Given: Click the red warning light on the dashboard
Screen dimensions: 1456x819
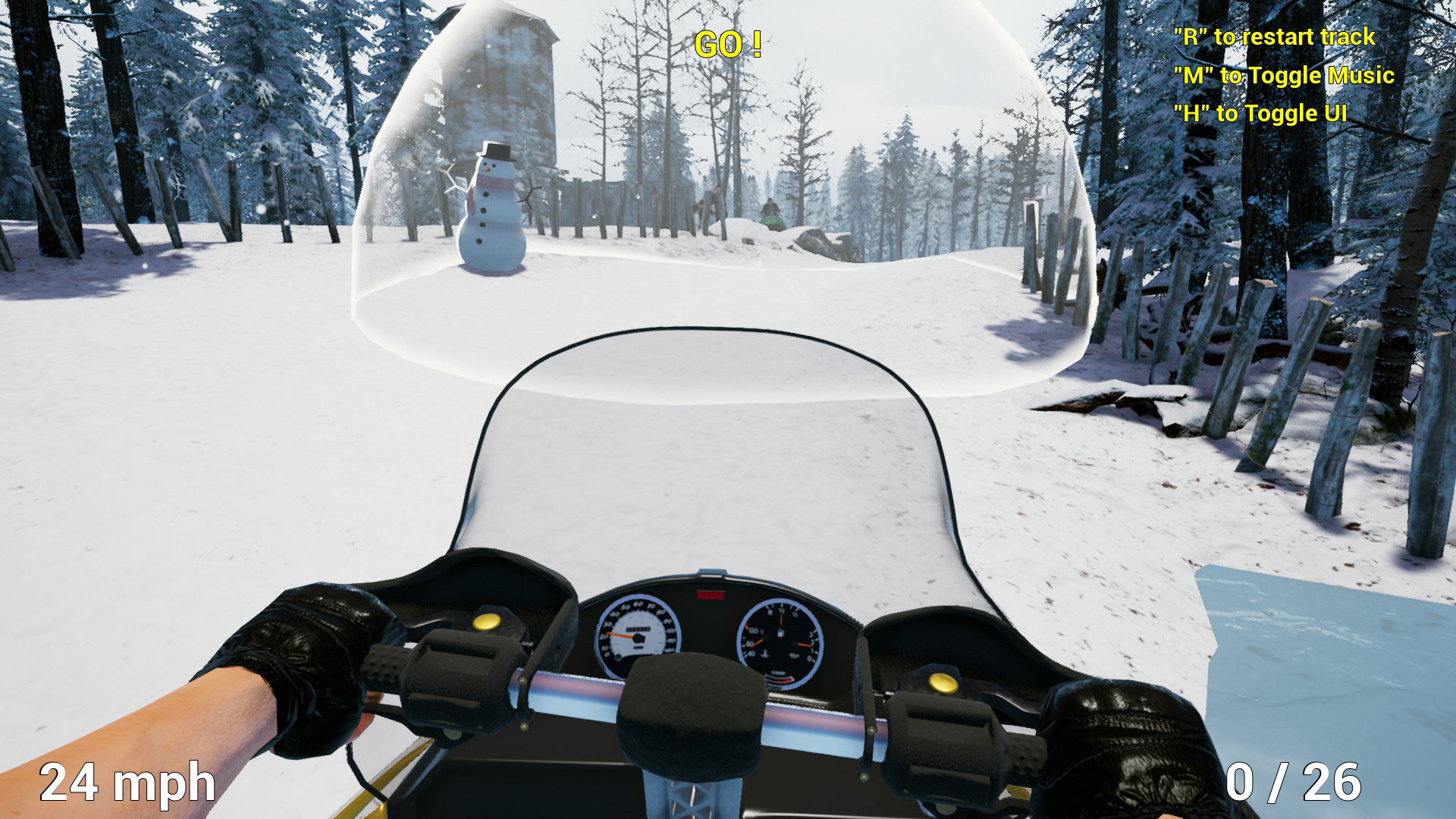Looking at the screenshot, I should [x=710, y=595].
